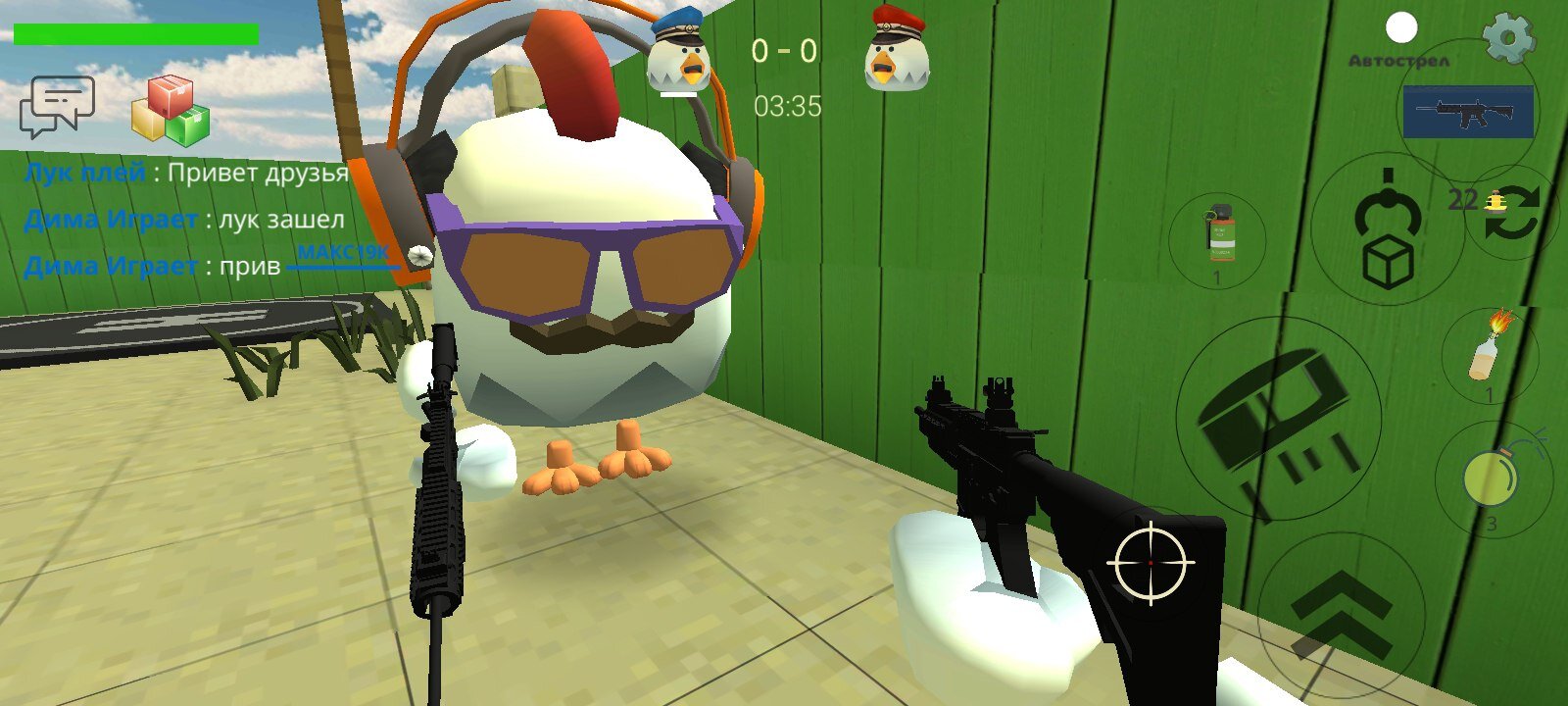Open settings with the gear icon
The image size is (1568, 706).
coord(1508,39)
